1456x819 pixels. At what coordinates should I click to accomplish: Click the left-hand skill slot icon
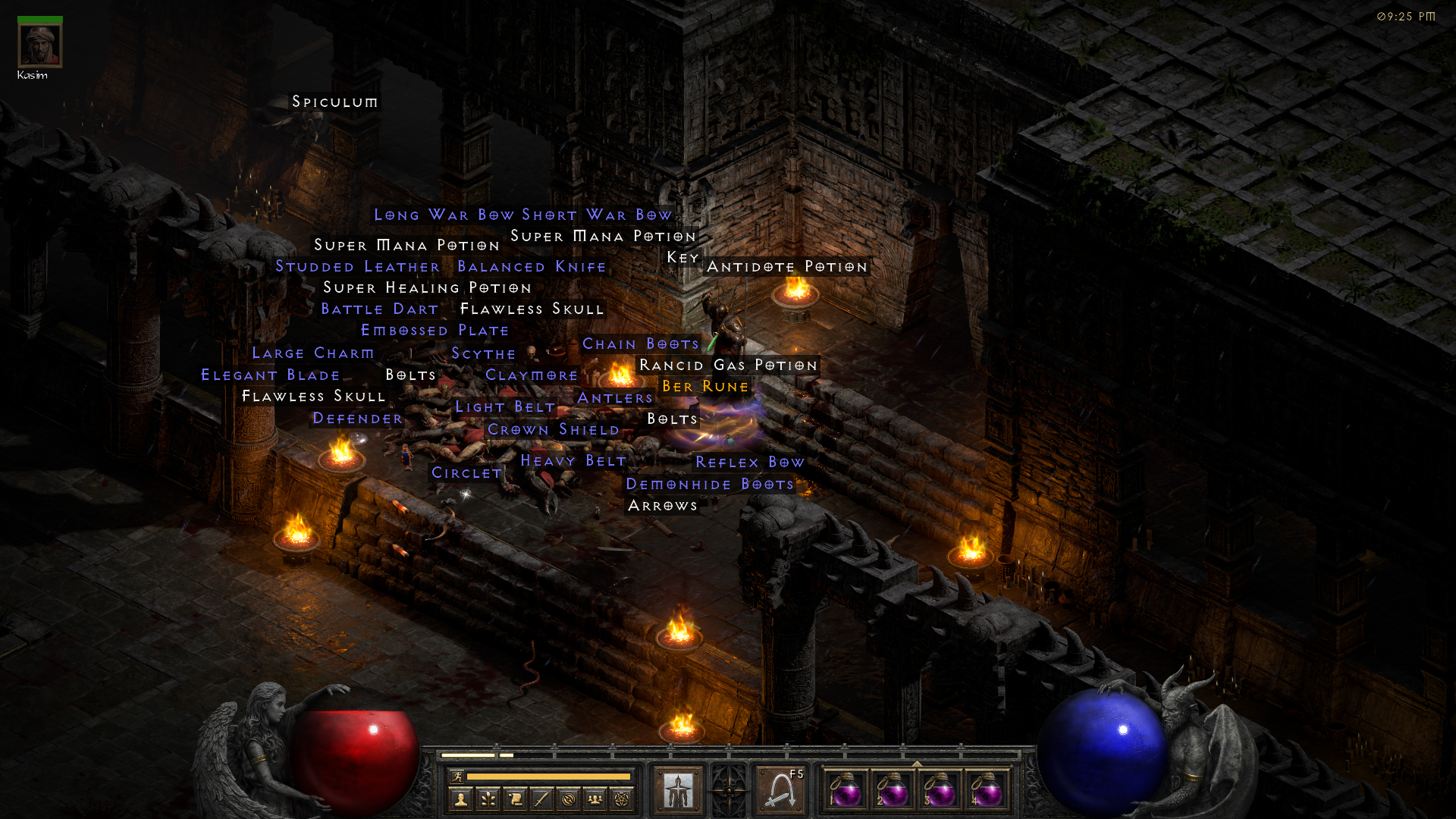click(677, 789)
